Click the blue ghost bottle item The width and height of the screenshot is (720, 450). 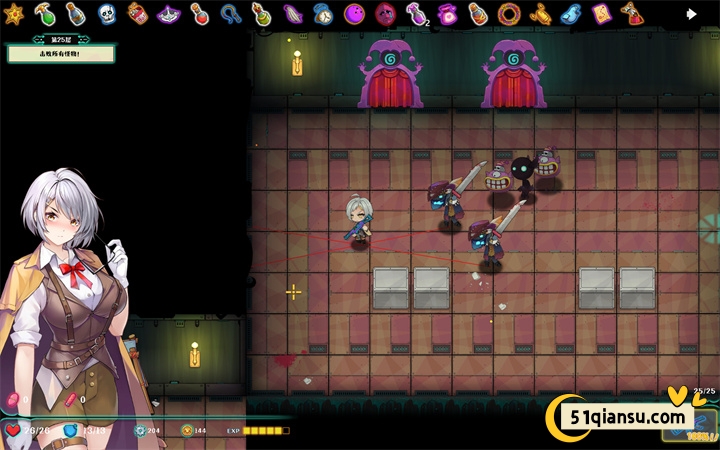(x=571, y=13)
